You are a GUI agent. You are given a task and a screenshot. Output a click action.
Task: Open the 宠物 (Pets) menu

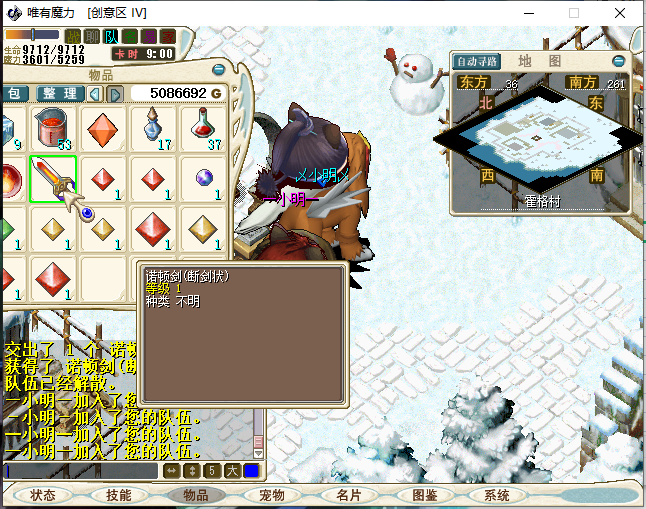coord(271,495)
